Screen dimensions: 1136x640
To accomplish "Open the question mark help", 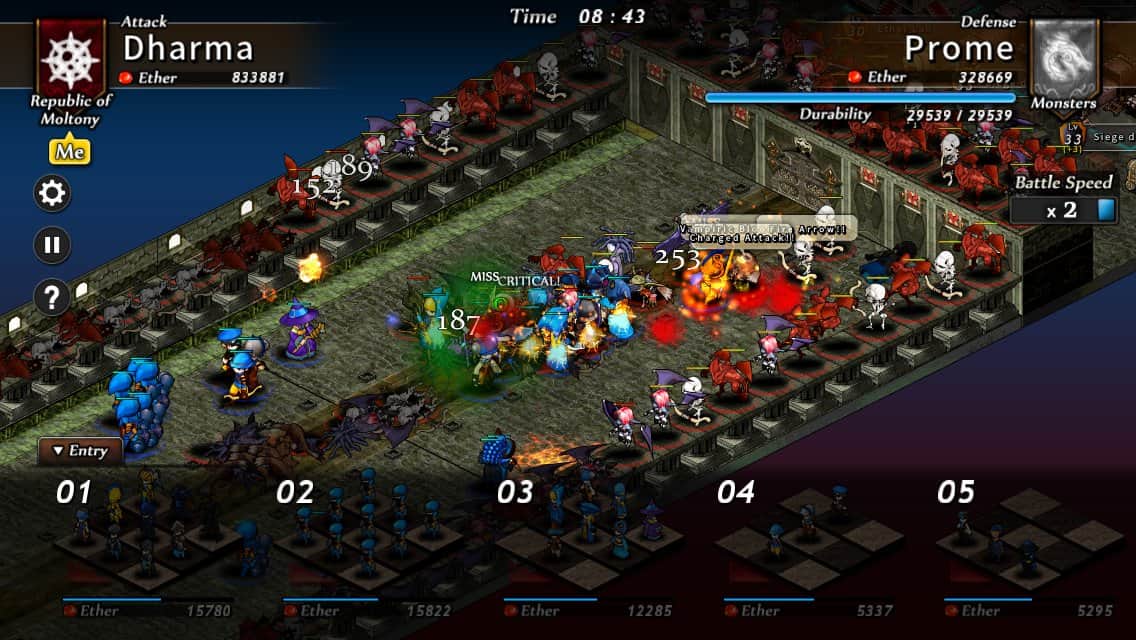I will (52, 297).
